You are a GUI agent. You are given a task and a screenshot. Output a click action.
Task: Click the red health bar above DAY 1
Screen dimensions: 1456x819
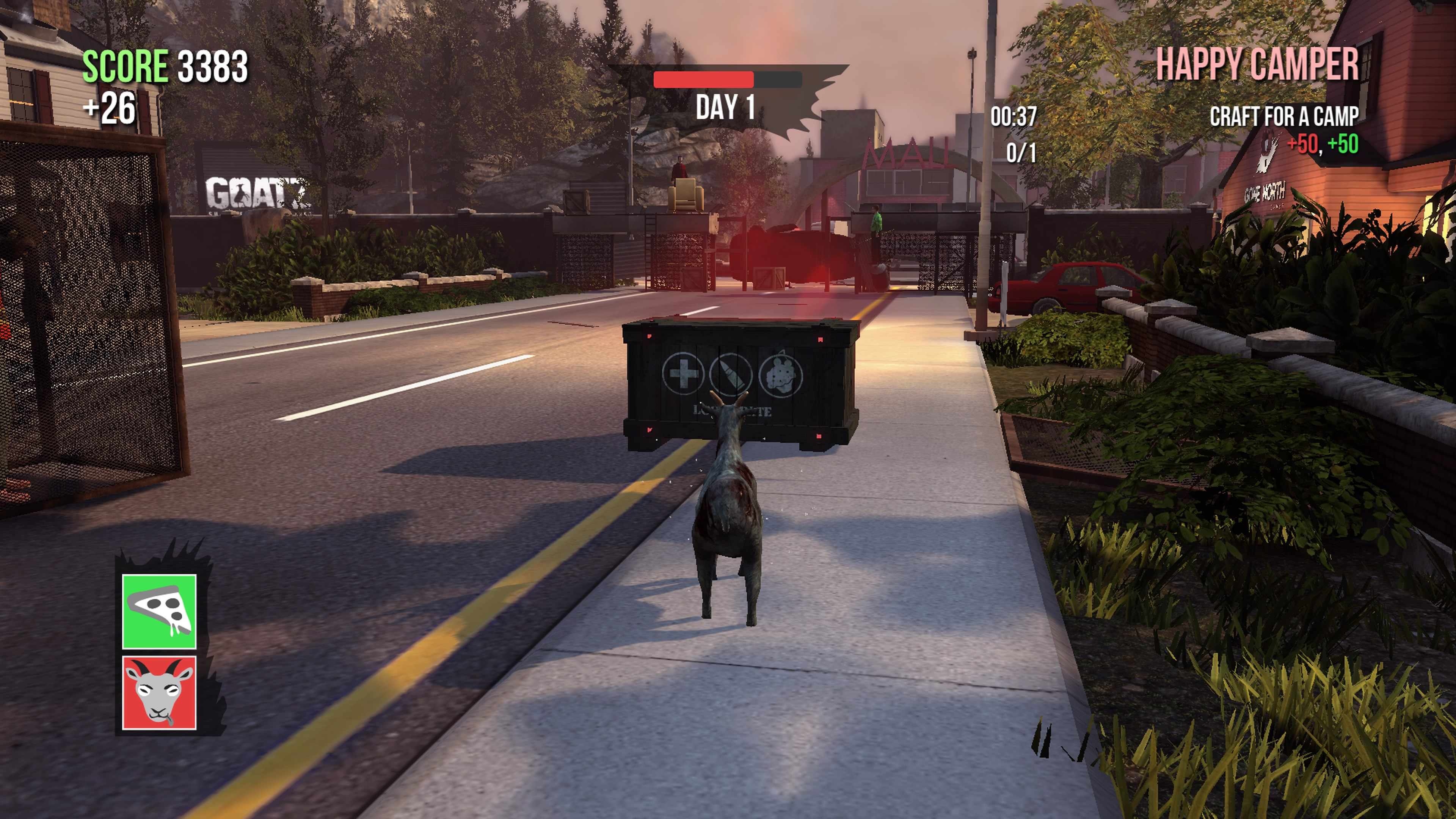[704, 80]
